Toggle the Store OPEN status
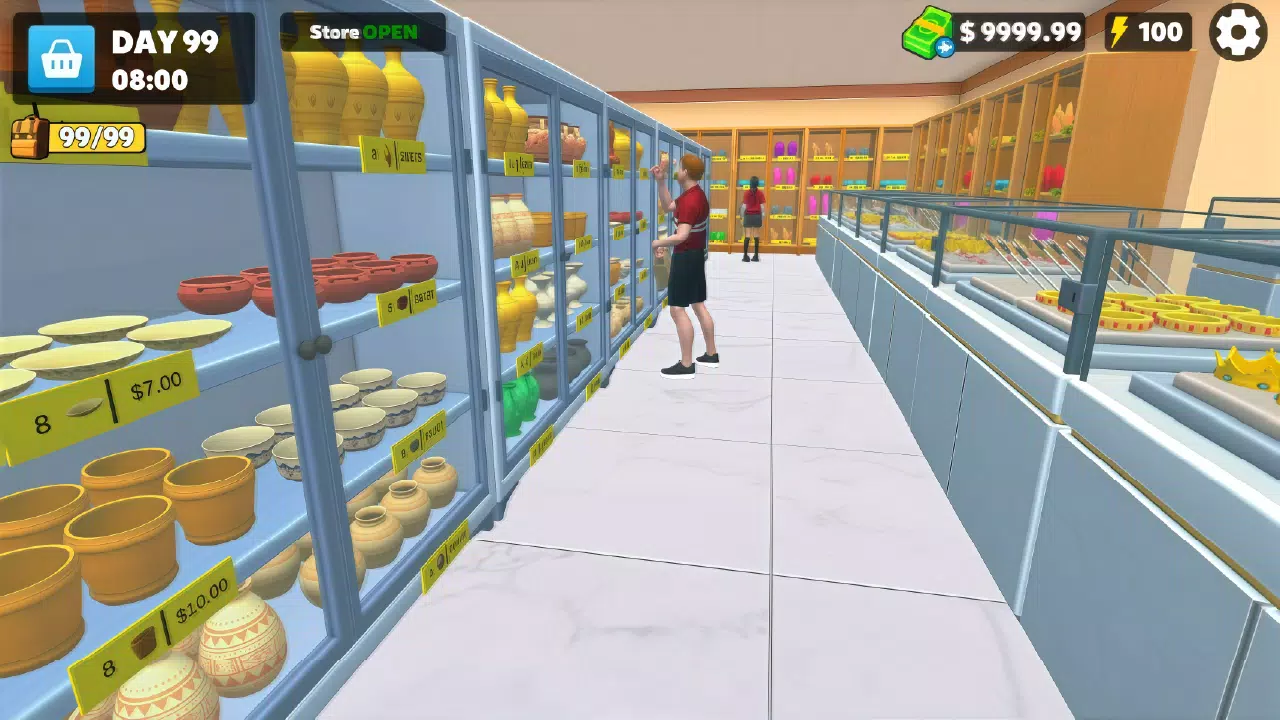1280x720 pixels. pyautogui.click(x=361, y=31)
